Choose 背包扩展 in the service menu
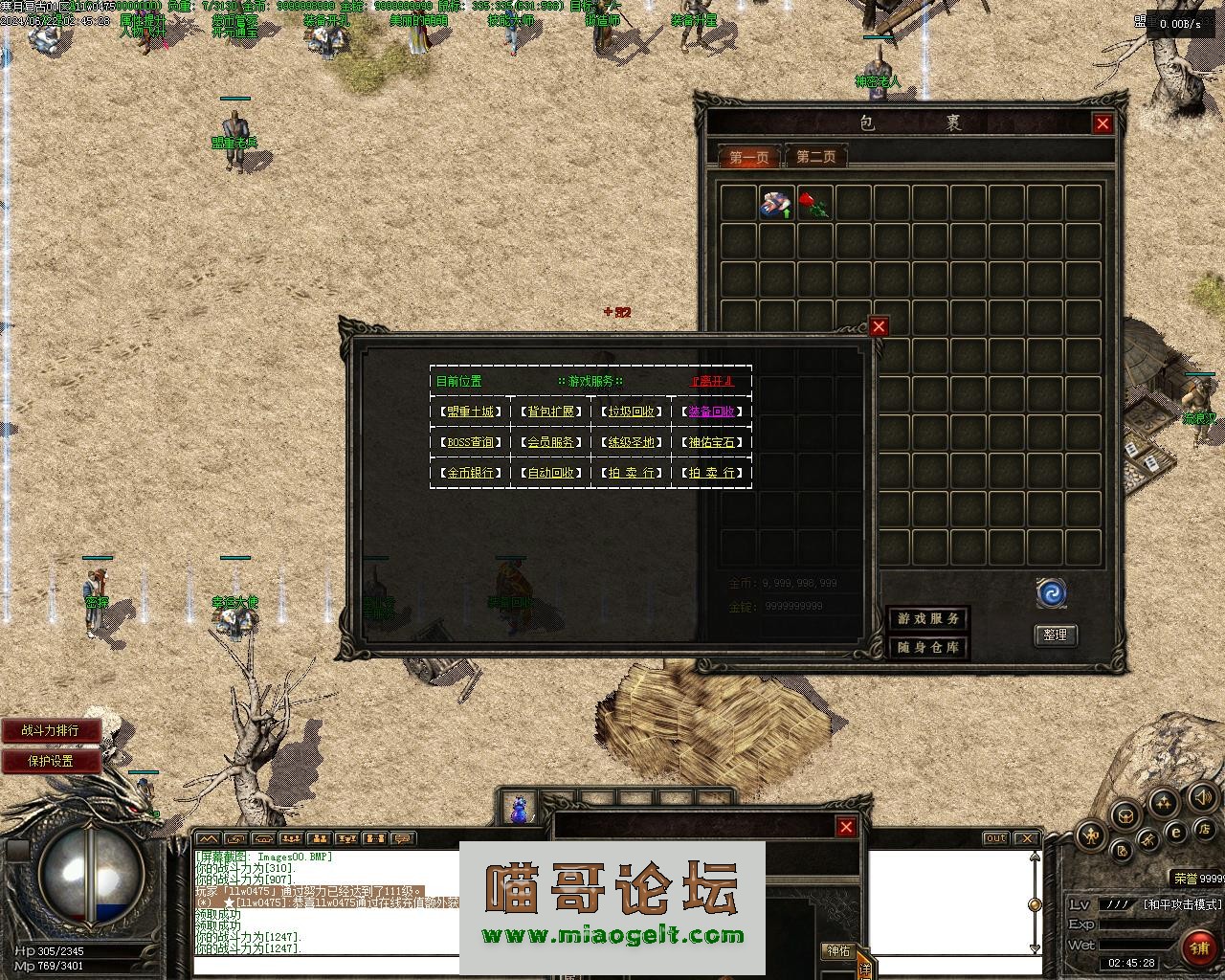 pos(550,412)
